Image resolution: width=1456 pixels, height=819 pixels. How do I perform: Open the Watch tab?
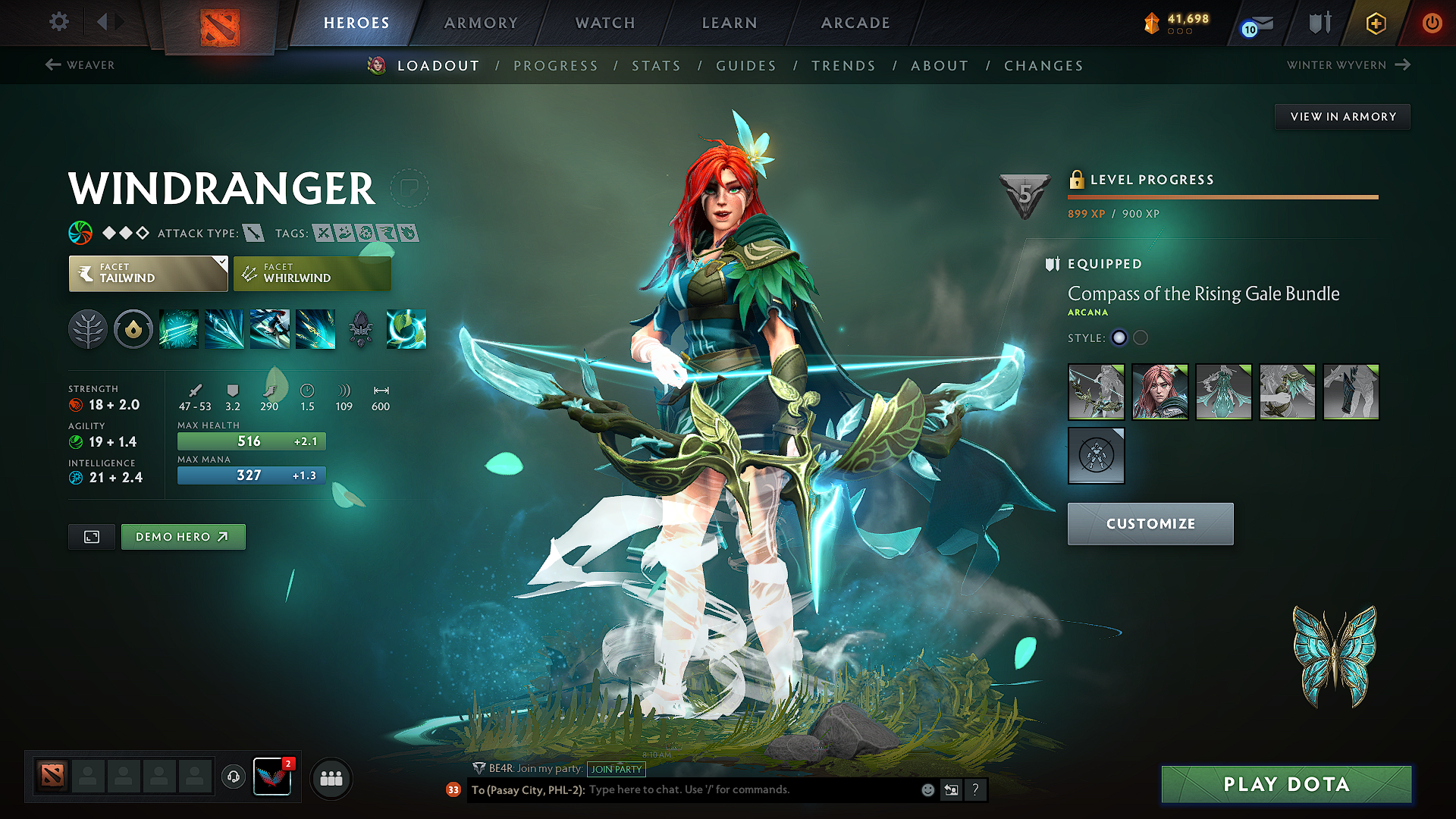[605, 23]
